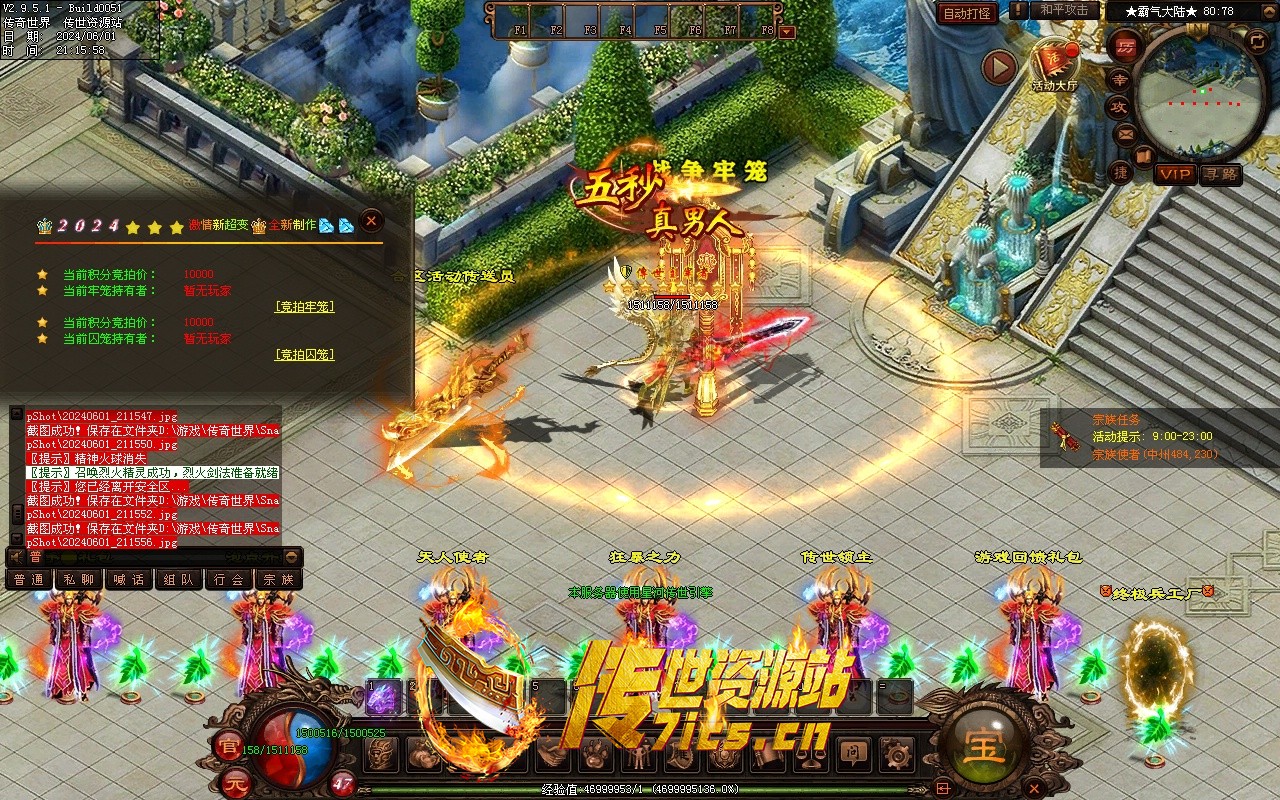Toggle 自动打怪 auto-fight button

[967, 13]
